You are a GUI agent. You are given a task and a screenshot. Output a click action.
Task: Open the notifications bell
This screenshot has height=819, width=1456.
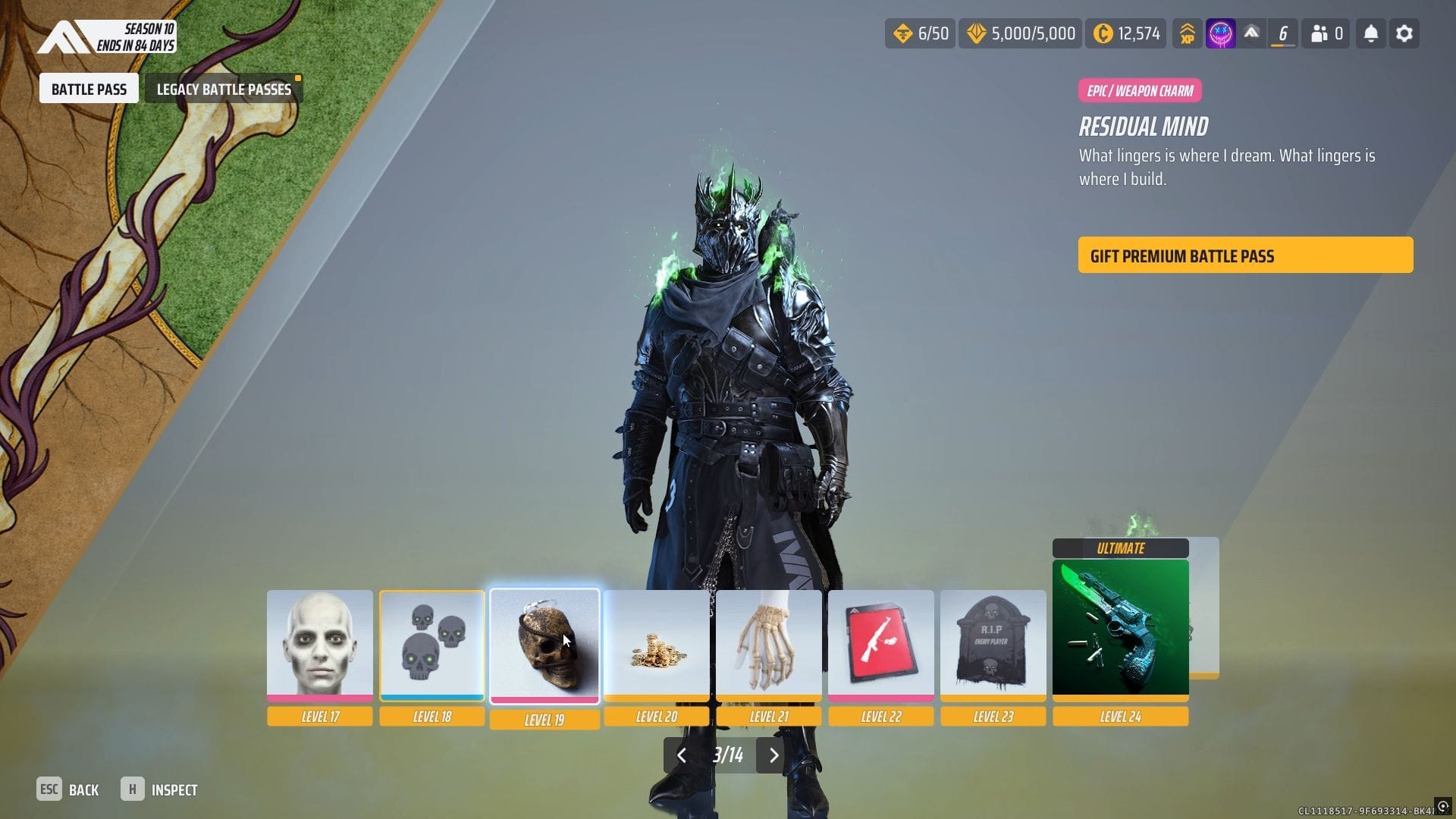click(1370, 33)
